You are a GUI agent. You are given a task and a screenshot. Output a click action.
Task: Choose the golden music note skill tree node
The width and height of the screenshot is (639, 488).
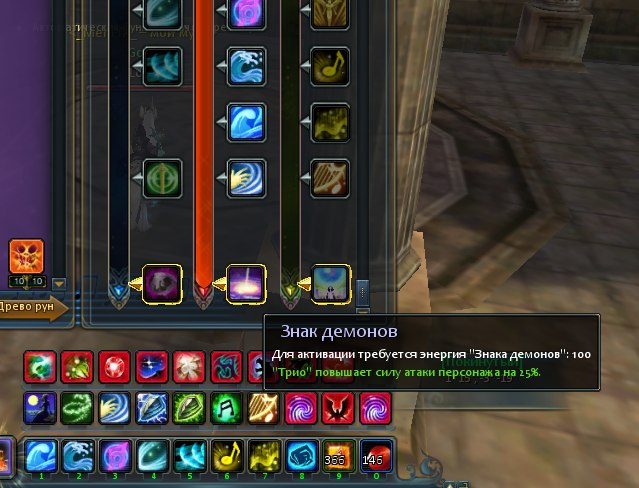pyautogui.click(x=330, y=65)
